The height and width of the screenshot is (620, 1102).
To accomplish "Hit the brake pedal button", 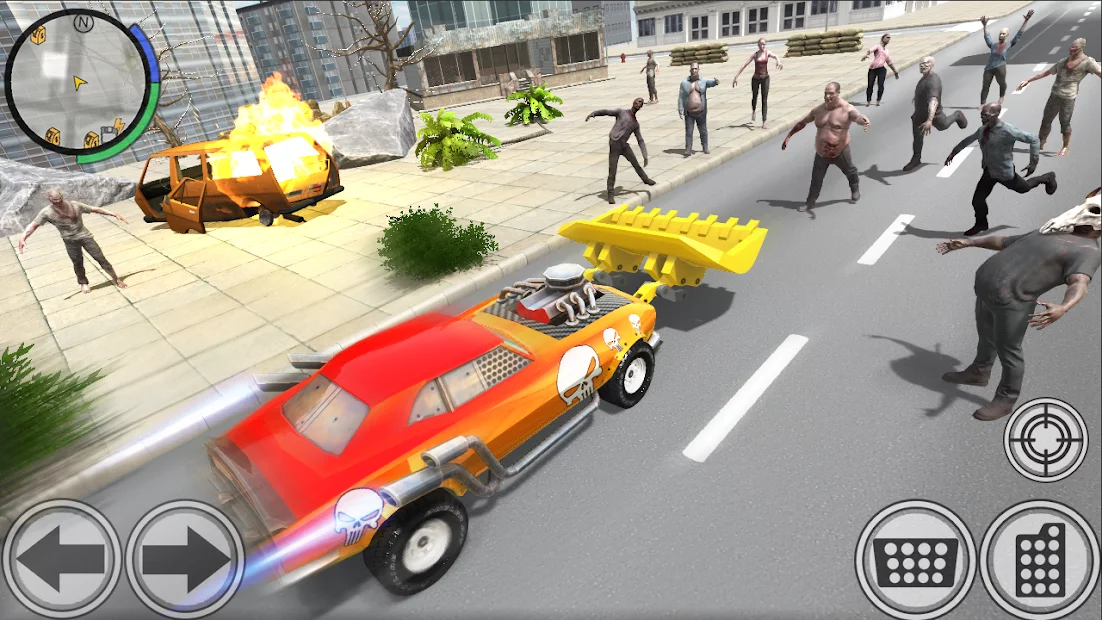I will pyautogui.click(x=915, y=560).
